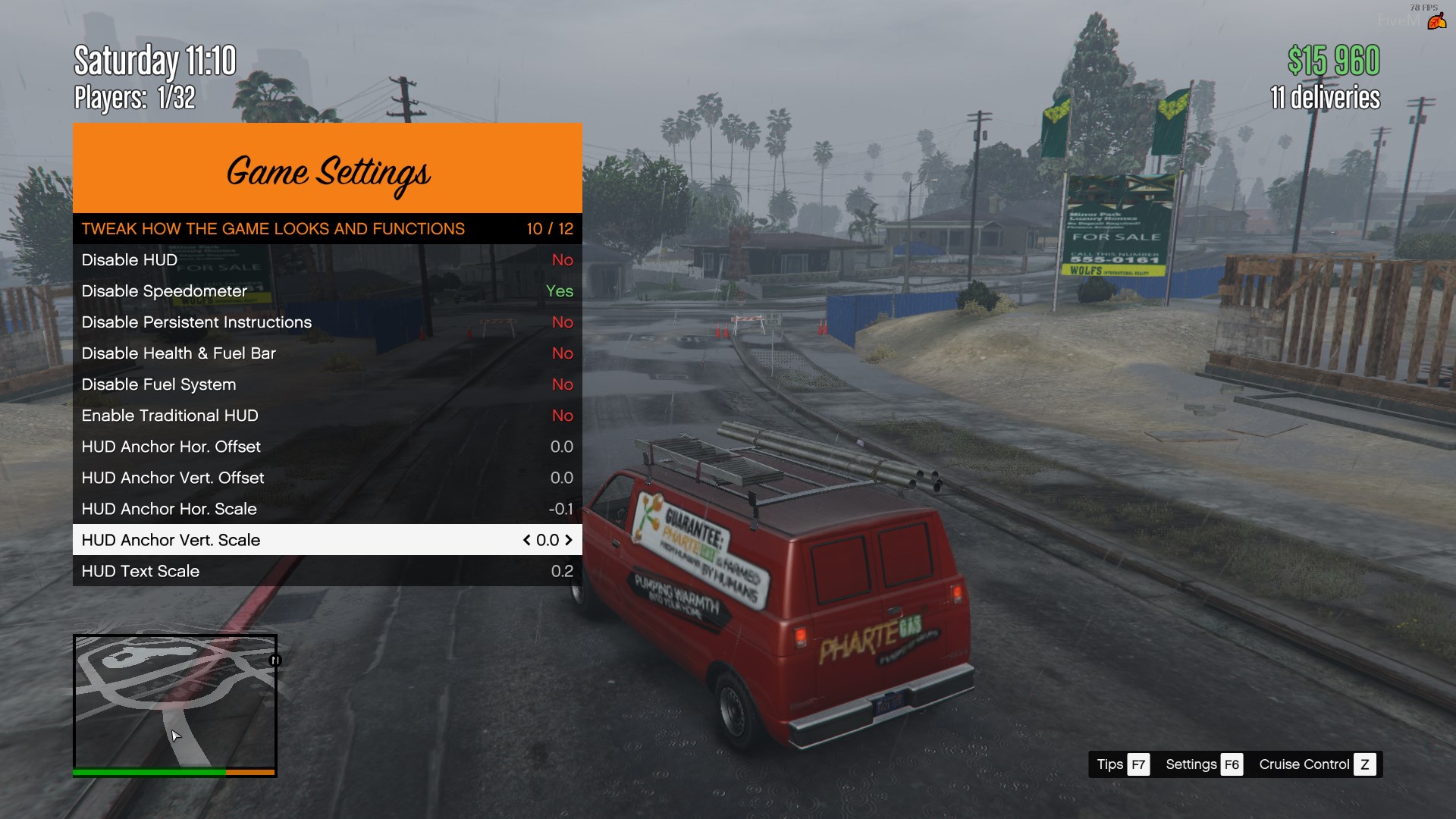The image size is (1456, 819).
Task: Select HUD Anchor Hor. Scale row
Action: tap(327, 509)
